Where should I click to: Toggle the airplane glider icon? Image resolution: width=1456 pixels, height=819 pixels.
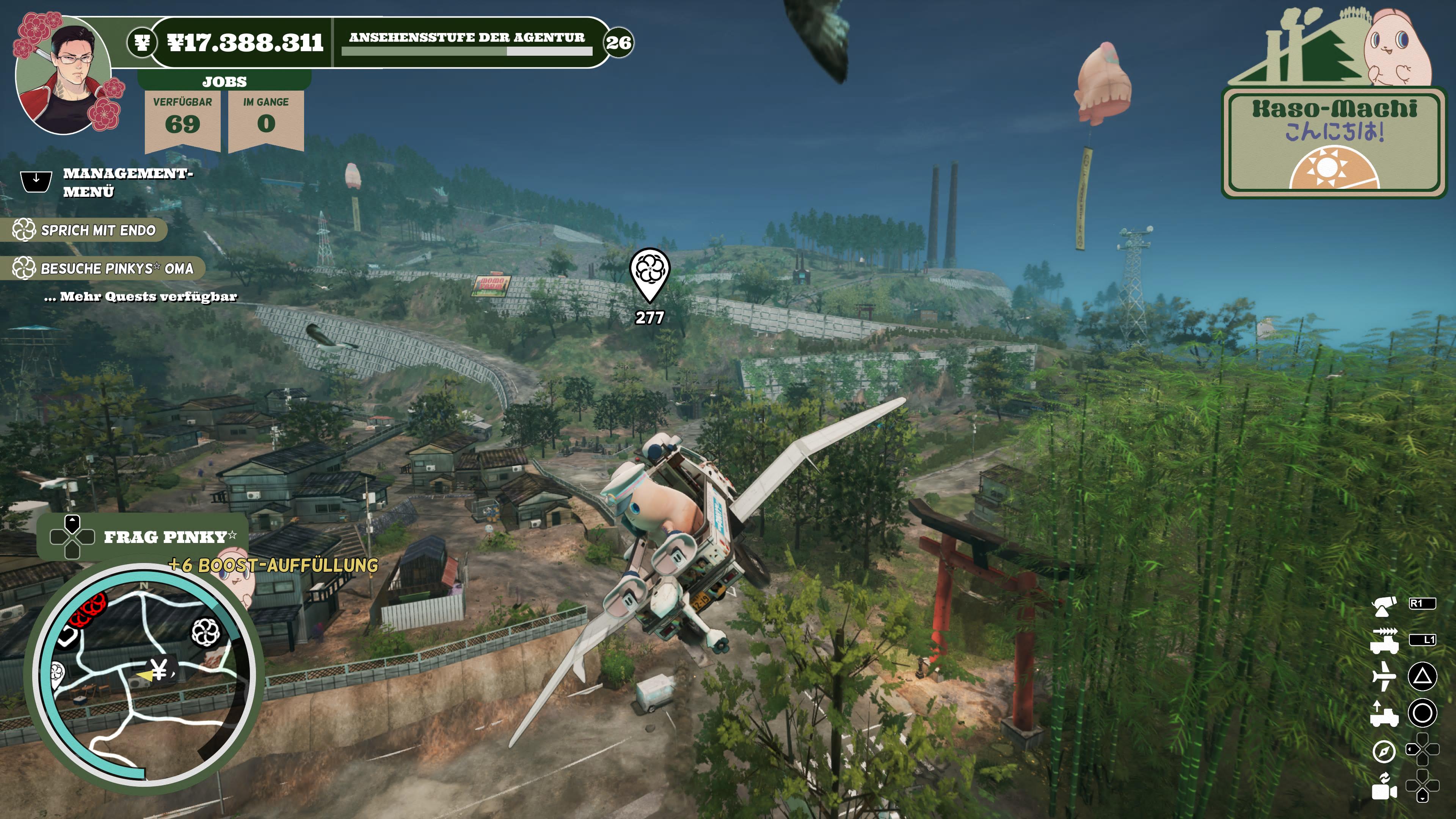pyautogui.click(x=1384, y=676)
